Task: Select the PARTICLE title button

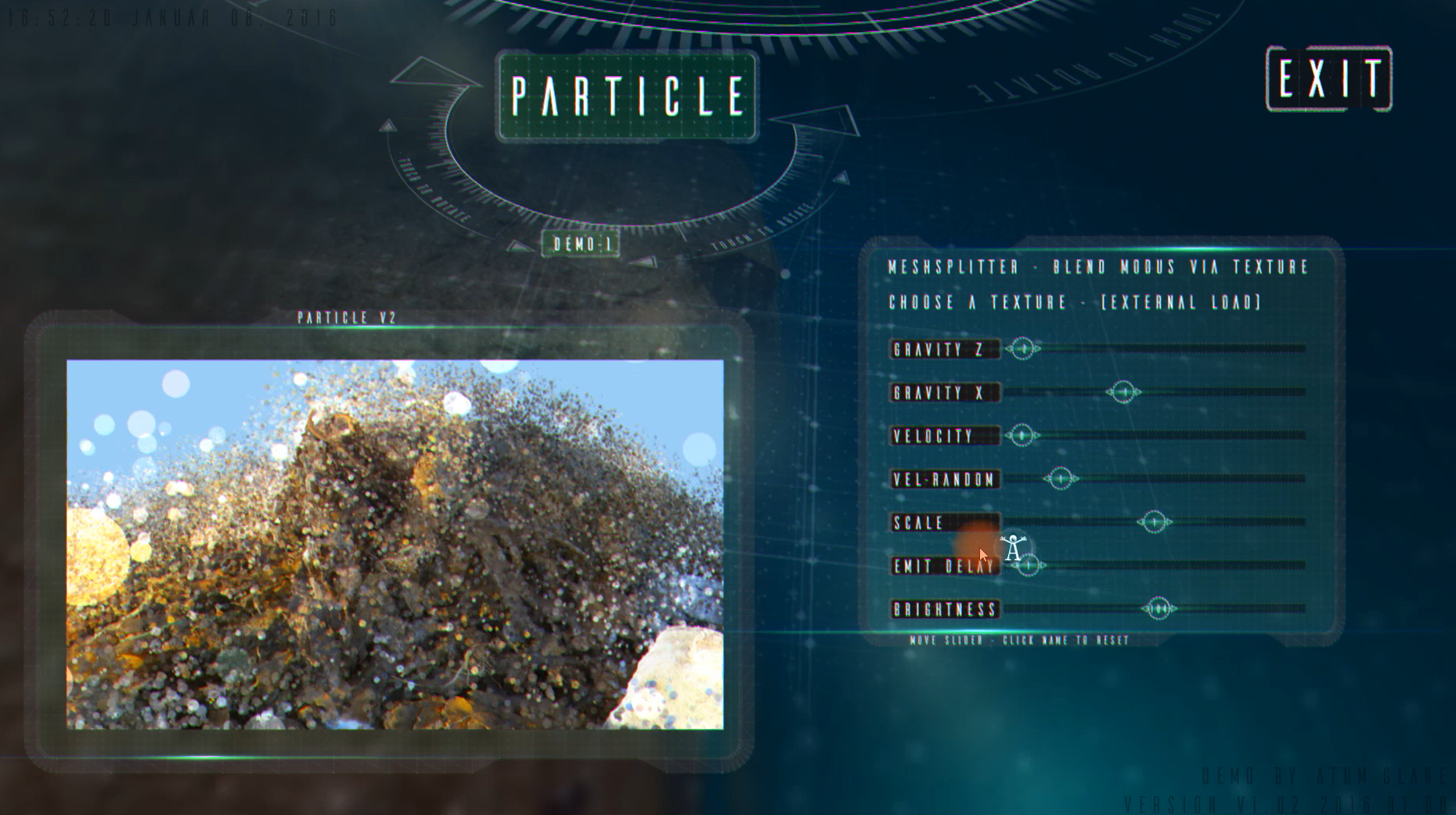Action: pos(627,96)
